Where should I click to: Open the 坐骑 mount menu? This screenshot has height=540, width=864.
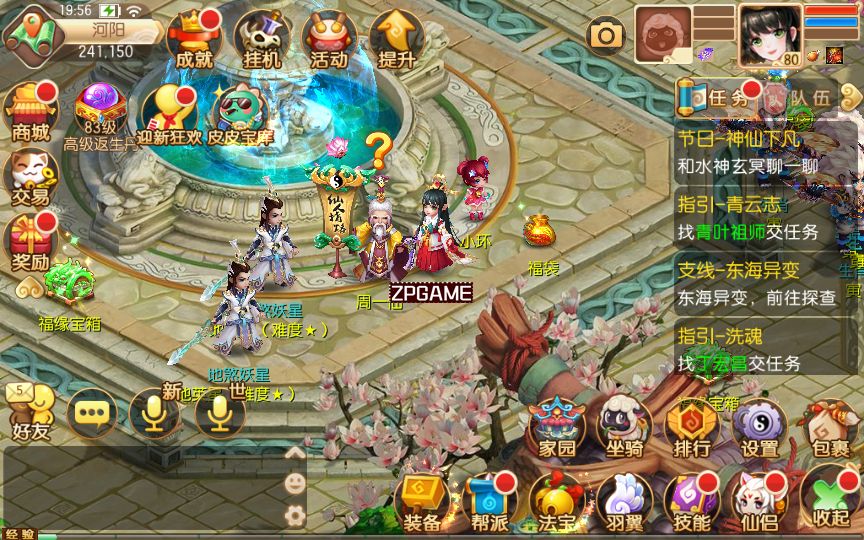click(x=625, y=430)
